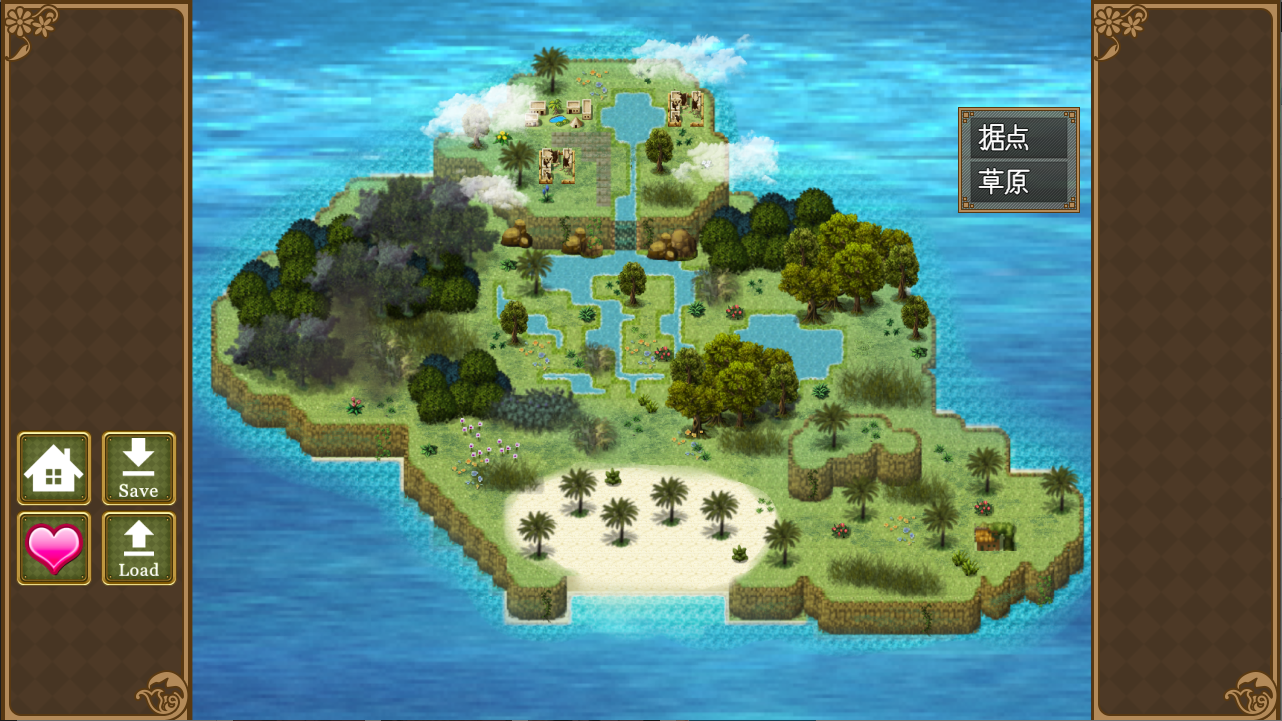
Task: Open the pink heart menu
Action: pyautogui.click(x=54, y=548)
